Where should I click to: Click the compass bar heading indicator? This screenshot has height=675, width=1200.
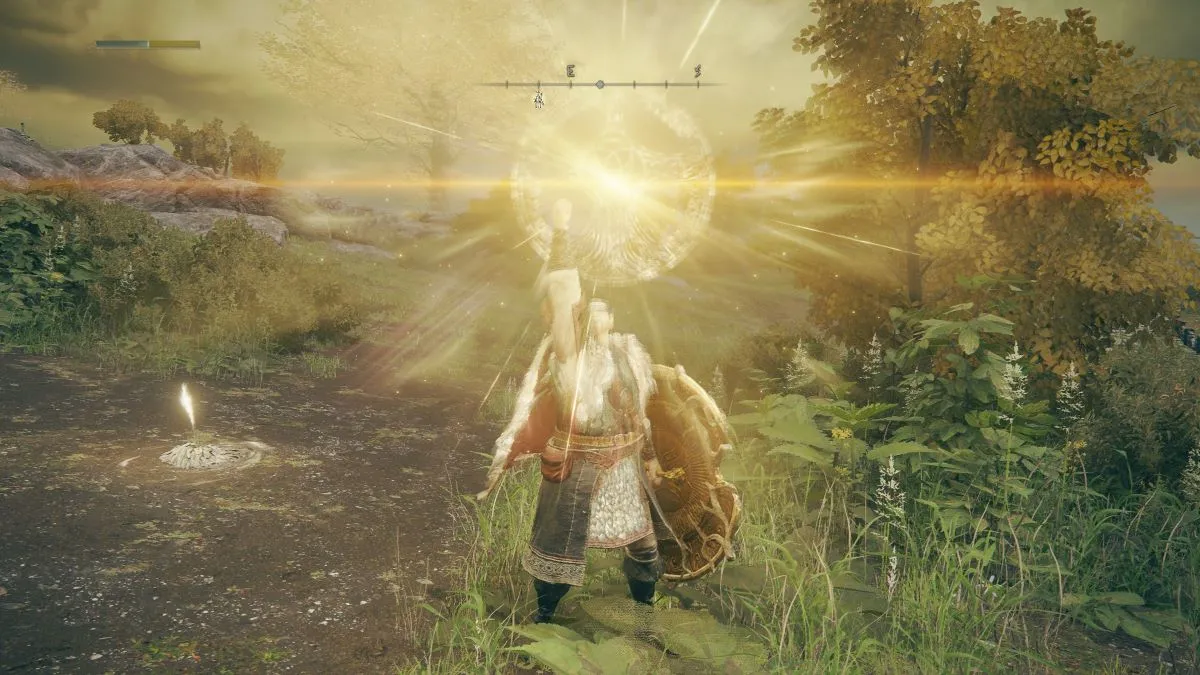tap(599, 84)
